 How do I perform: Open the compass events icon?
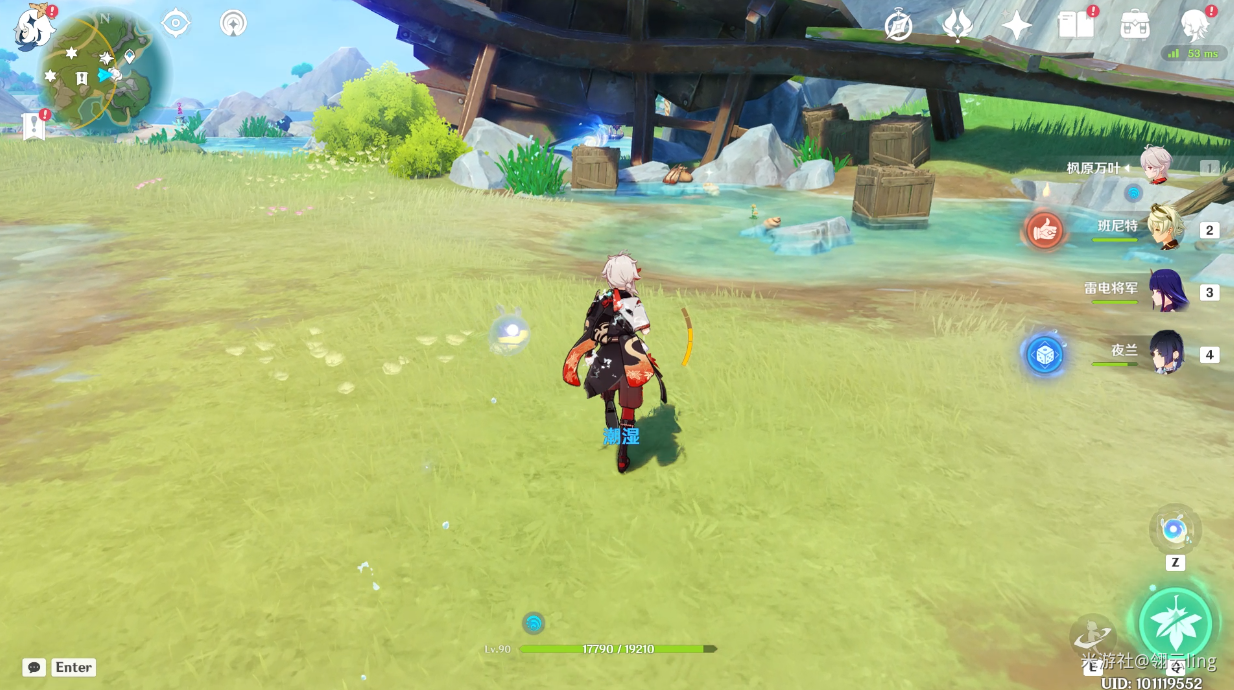point(898,26)
